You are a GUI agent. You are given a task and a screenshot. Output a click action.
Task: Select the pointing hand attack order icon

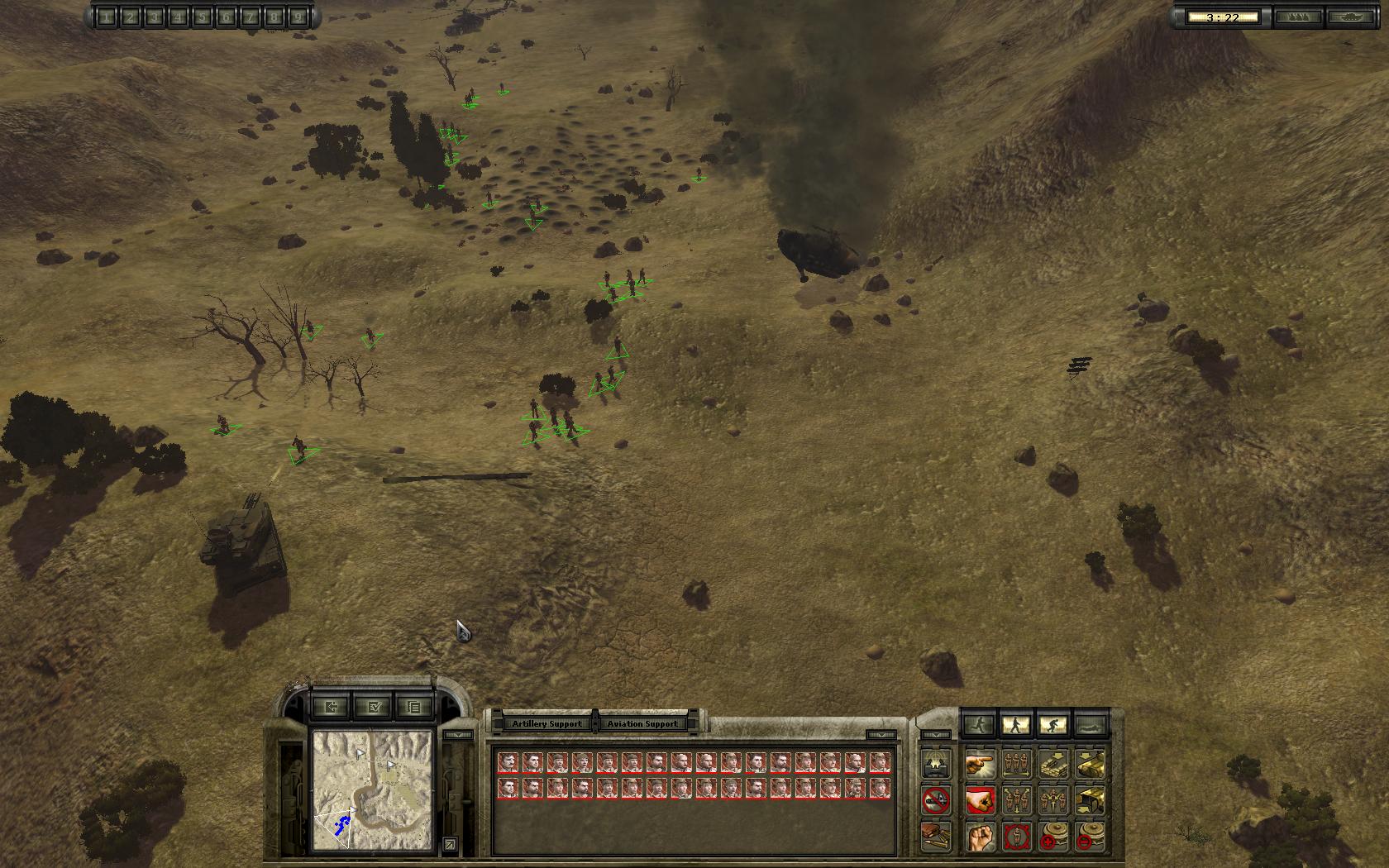coord(979,763)
